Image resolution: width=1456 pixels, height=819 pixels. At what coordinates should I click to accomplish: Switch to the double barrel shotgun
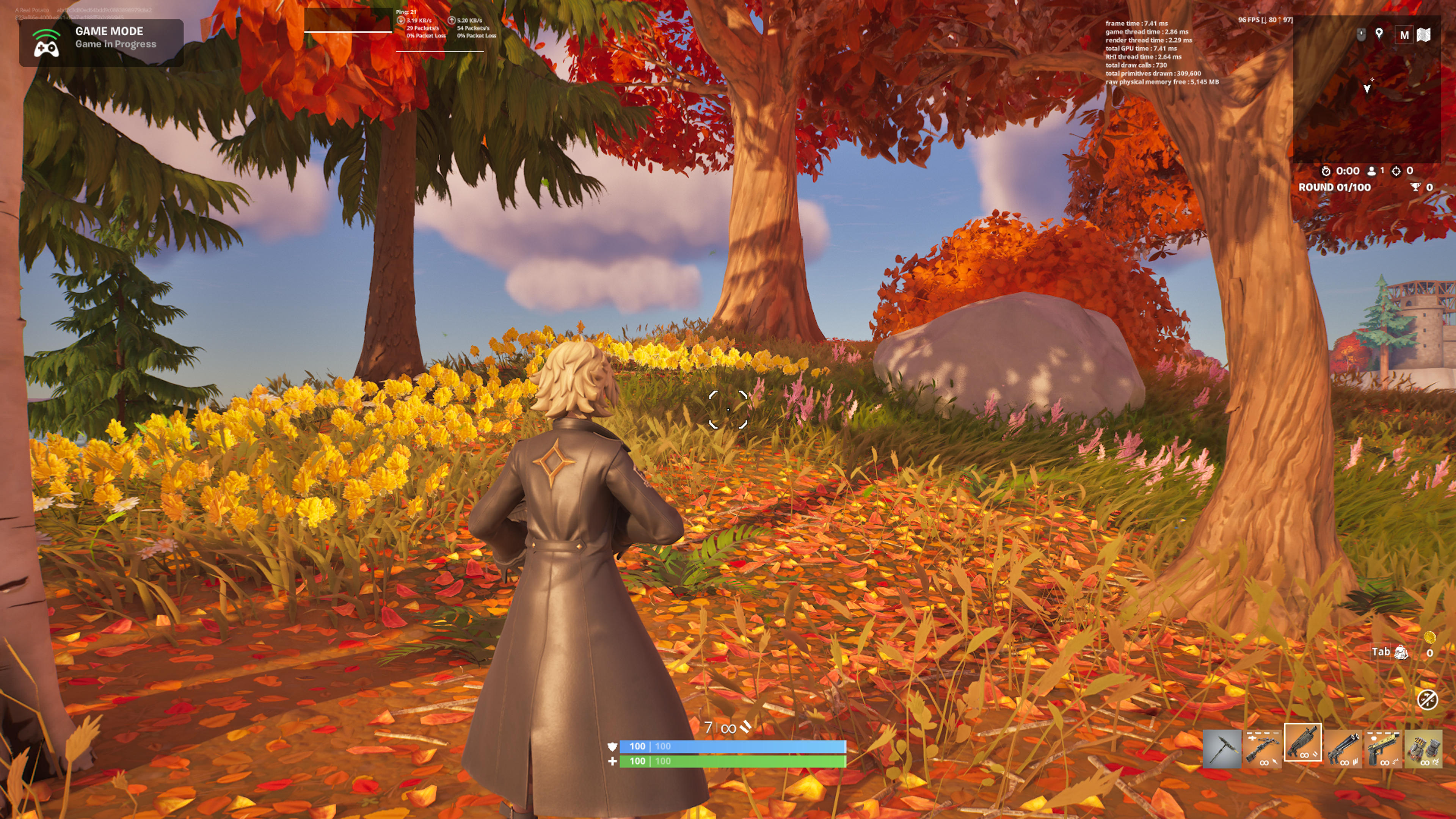pos(1343,748)
